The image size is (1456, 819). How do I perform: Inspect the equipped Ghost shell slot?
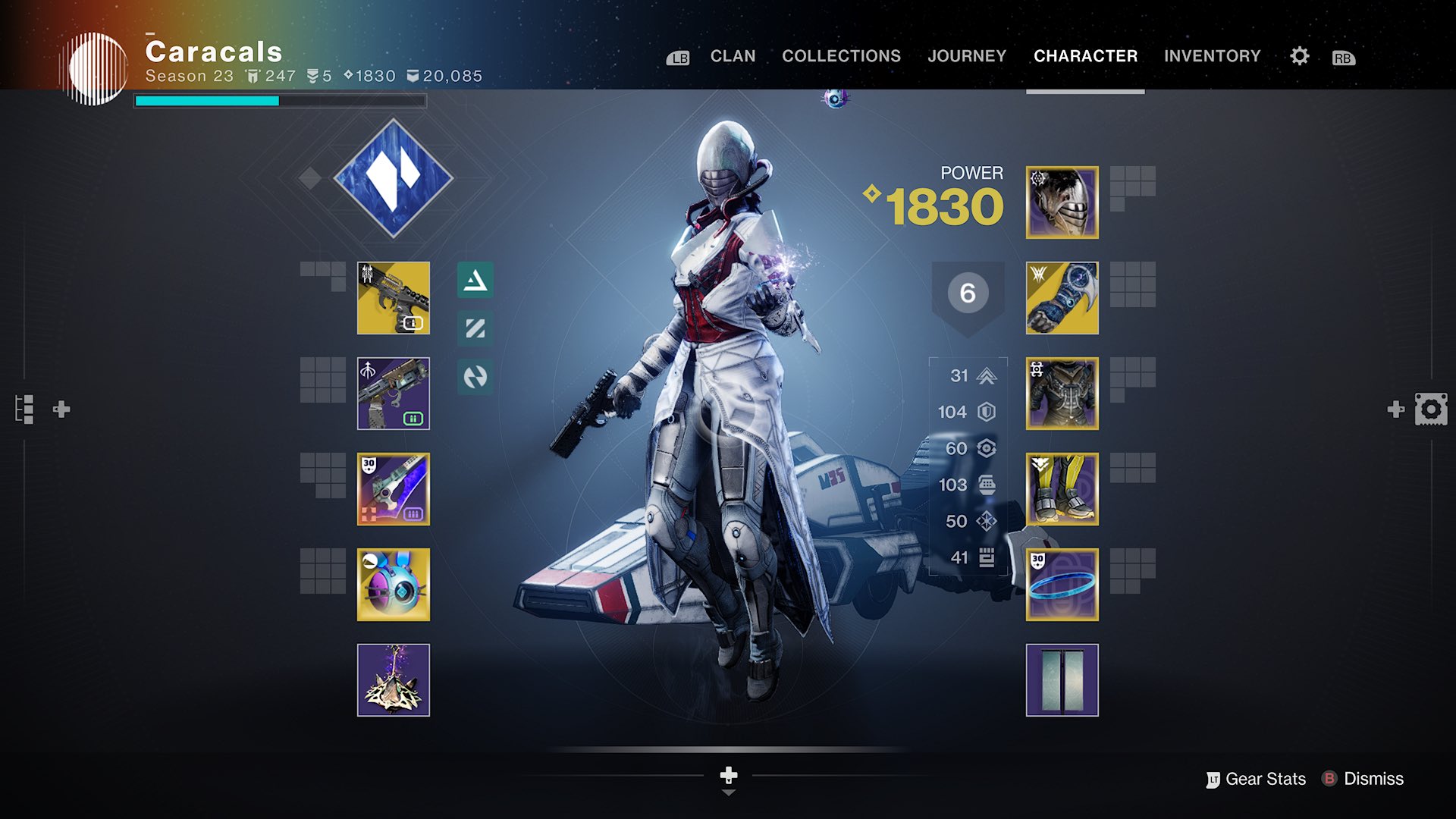394,585
